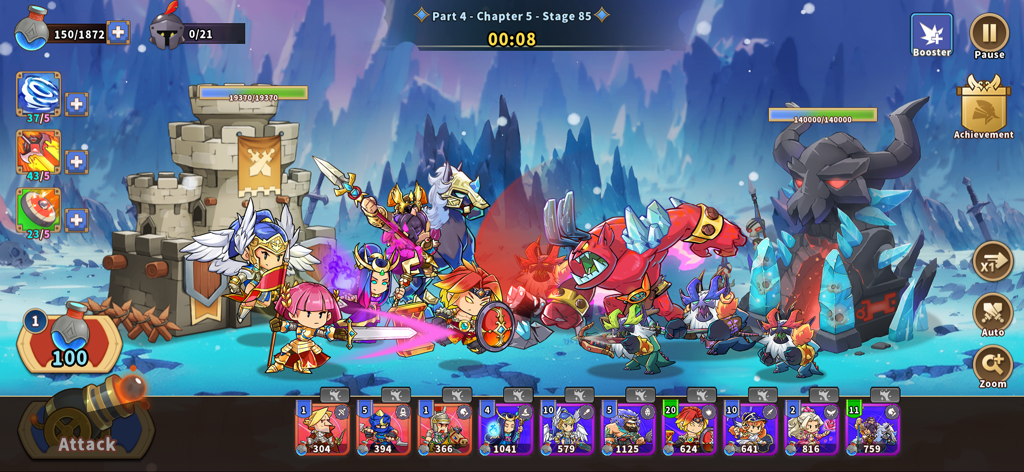Summon the red-haired hero costing 624

[689, 427]
